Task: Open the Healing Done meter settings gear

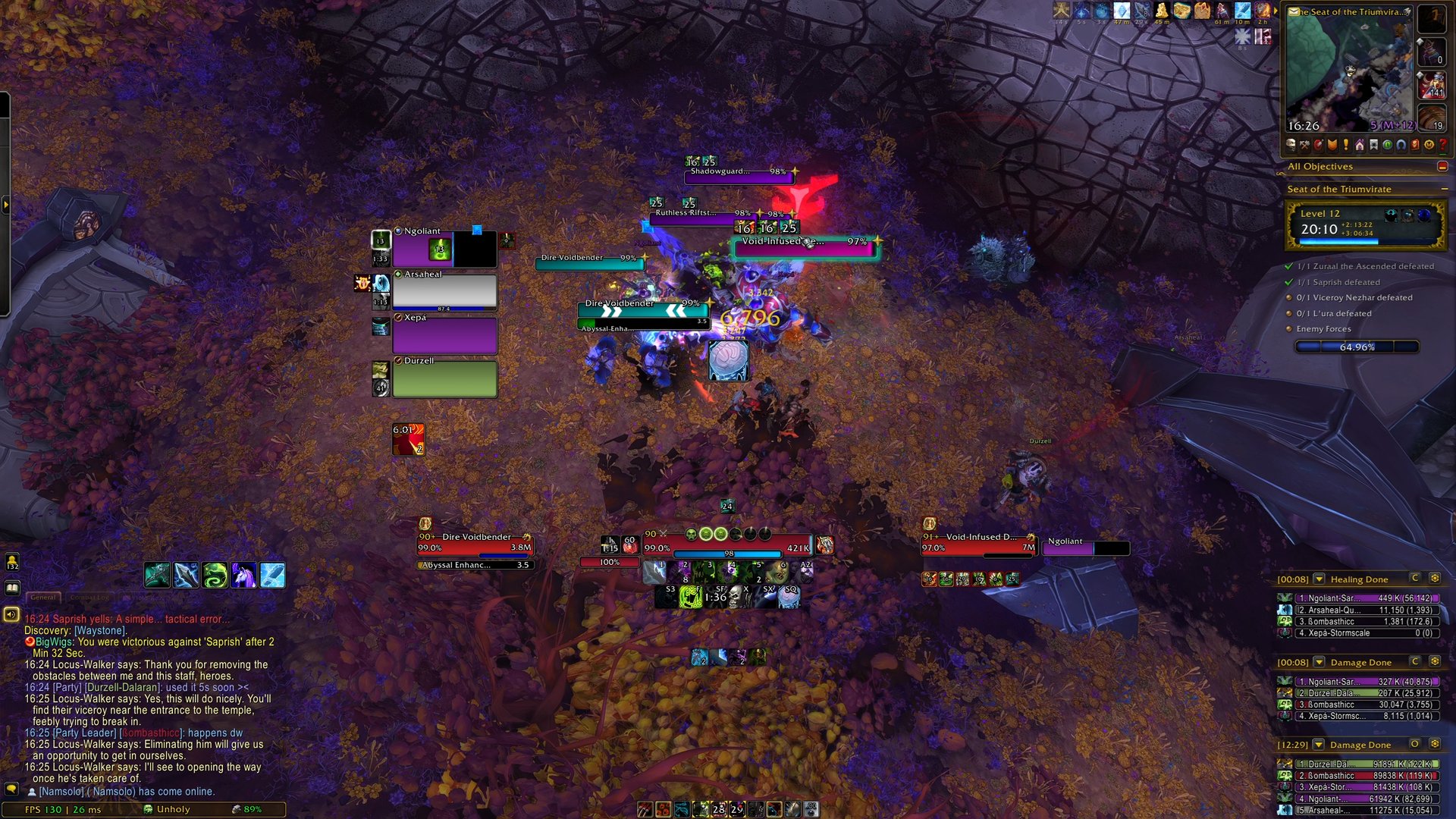Action: click(1435, 579)
